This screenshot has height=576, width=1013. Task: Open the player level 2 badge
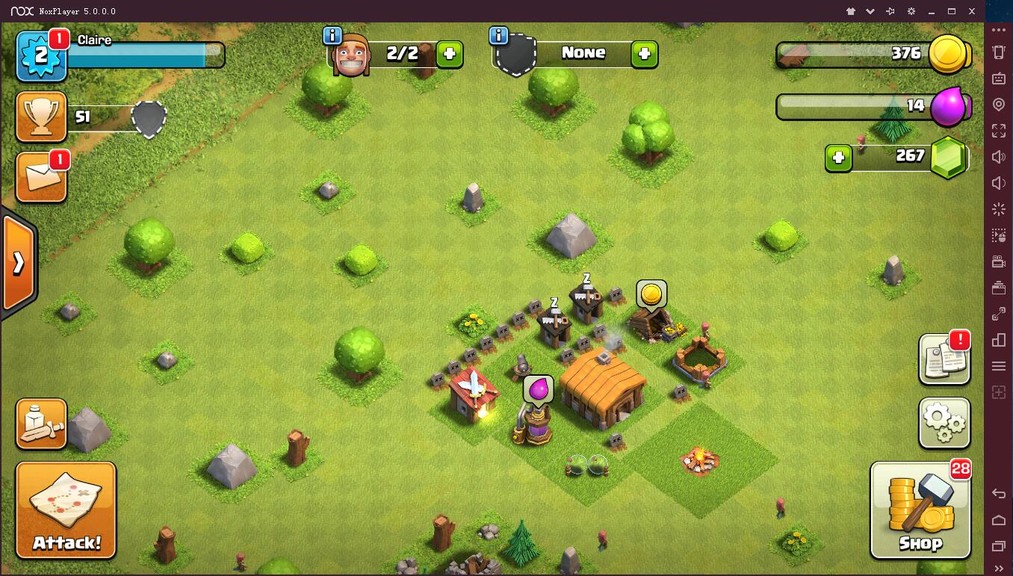41,55
